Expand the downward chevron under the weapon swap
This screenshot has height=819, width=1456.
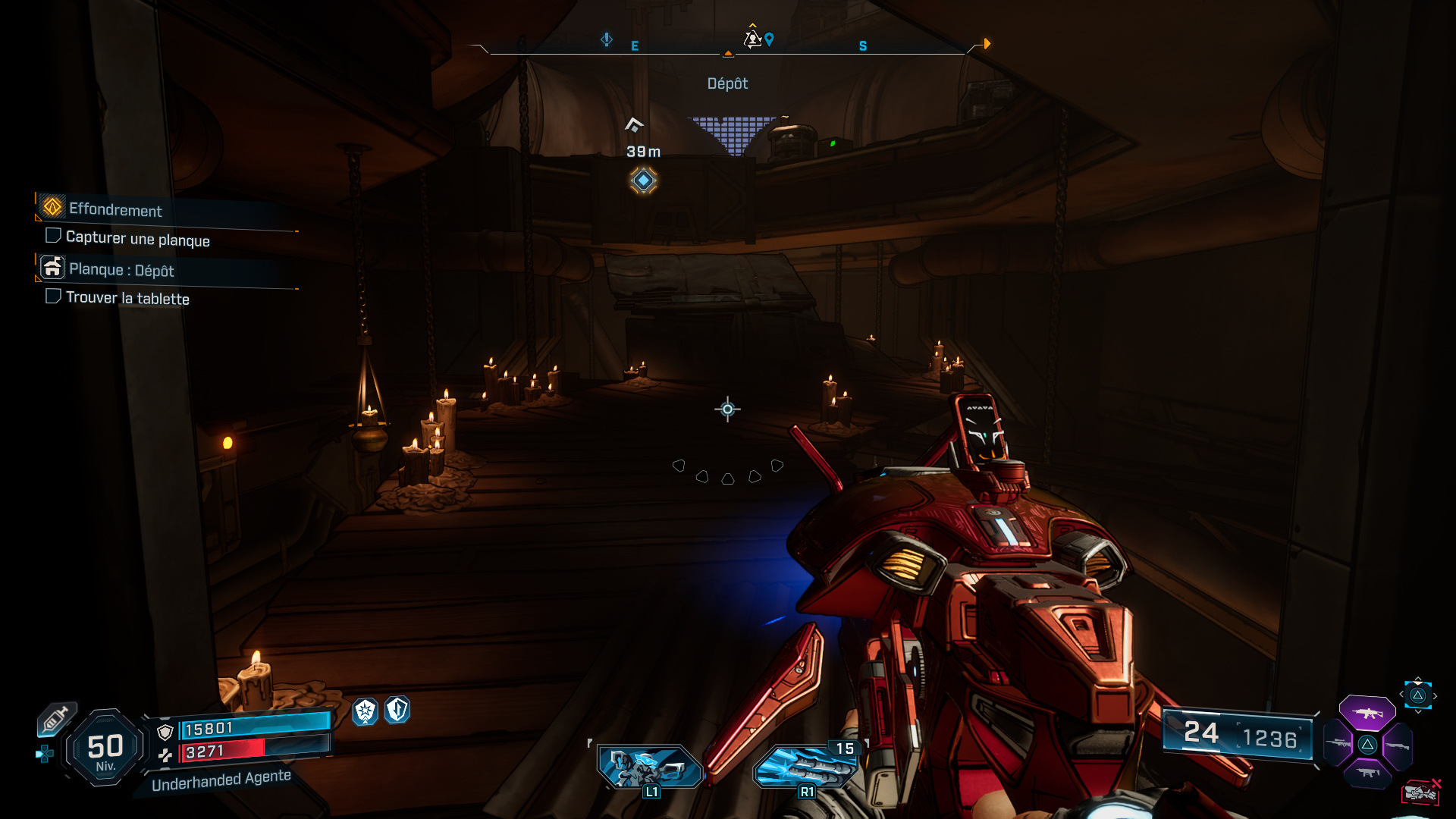(x=1417, y=711)
